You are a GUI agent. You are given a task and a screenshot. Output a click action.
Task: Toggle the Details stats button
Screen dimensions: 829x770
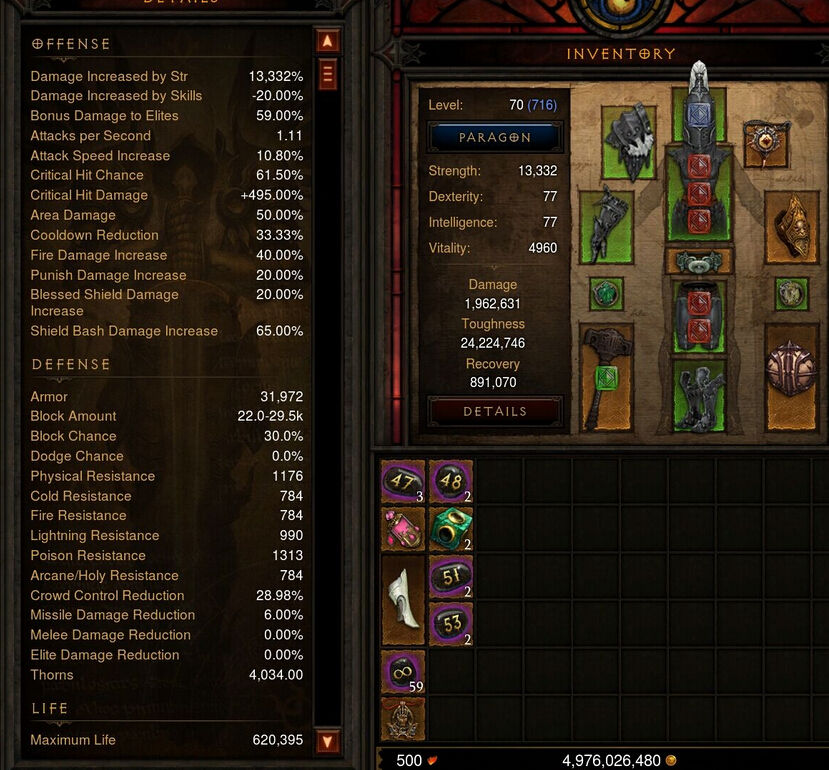click(495, 411)
